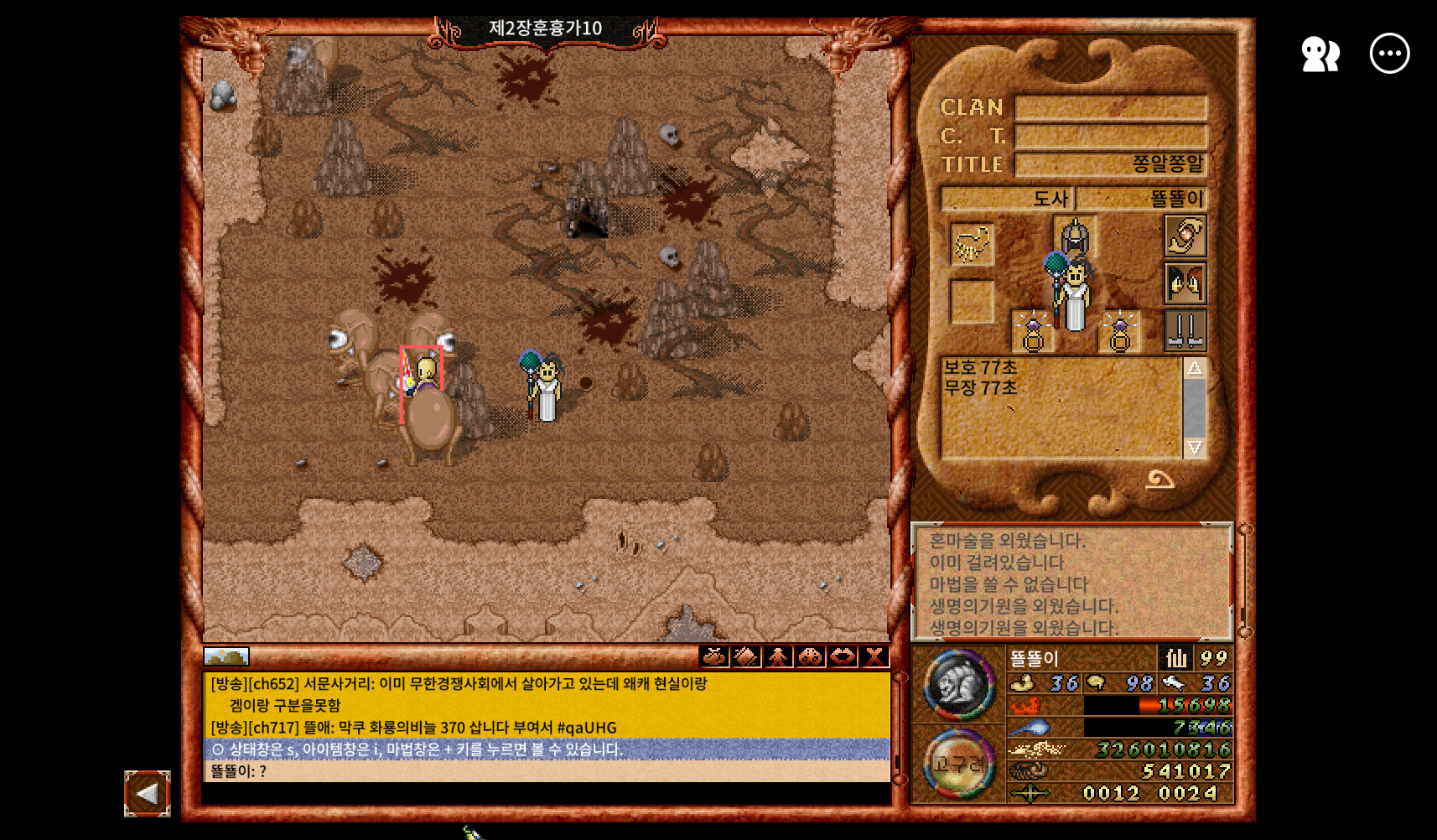Open the white two-figure community icon

[x=1320, y=54]
